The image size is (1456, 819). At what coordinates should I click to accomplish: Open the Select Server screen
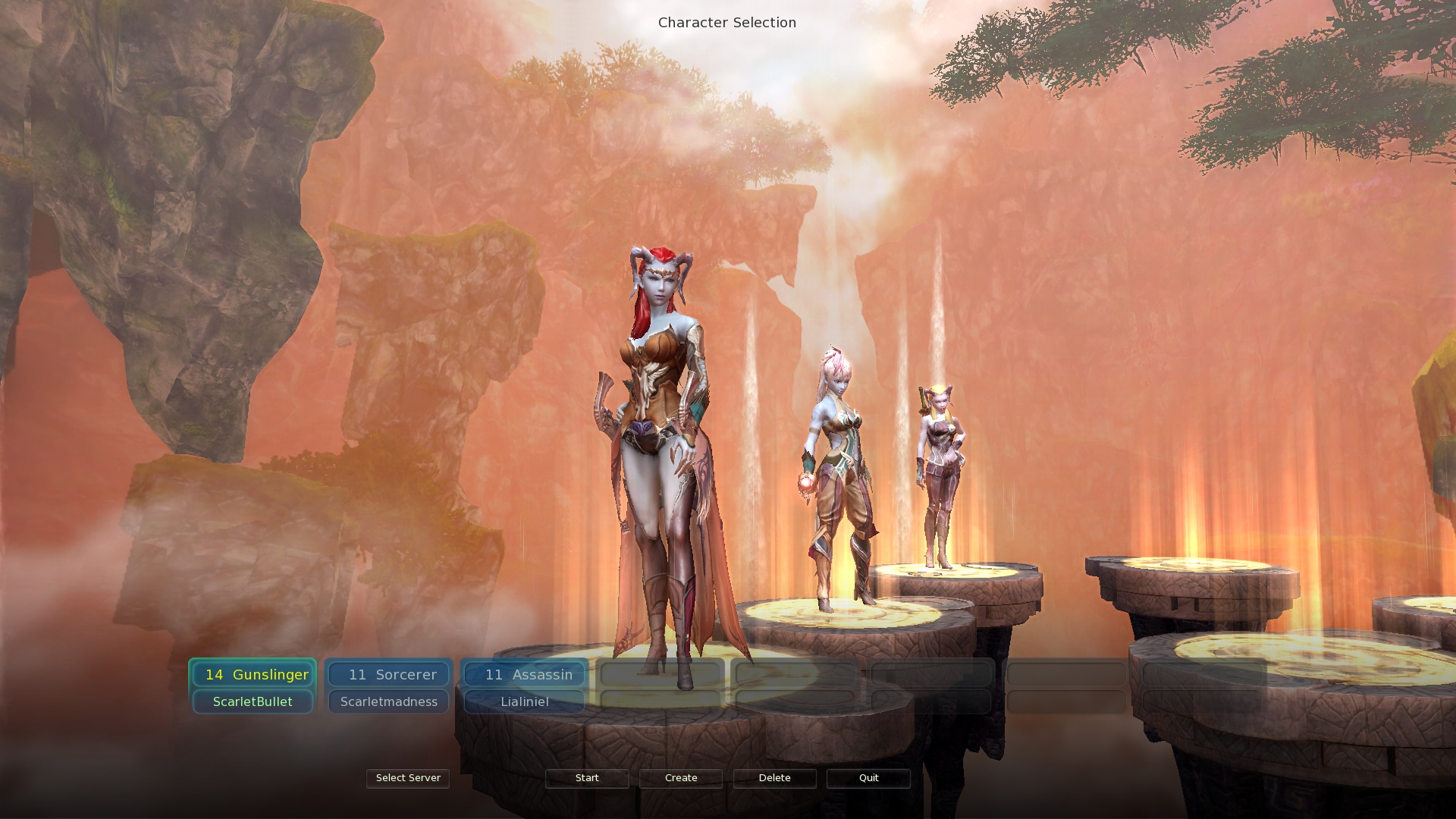[x=408, y=778]
